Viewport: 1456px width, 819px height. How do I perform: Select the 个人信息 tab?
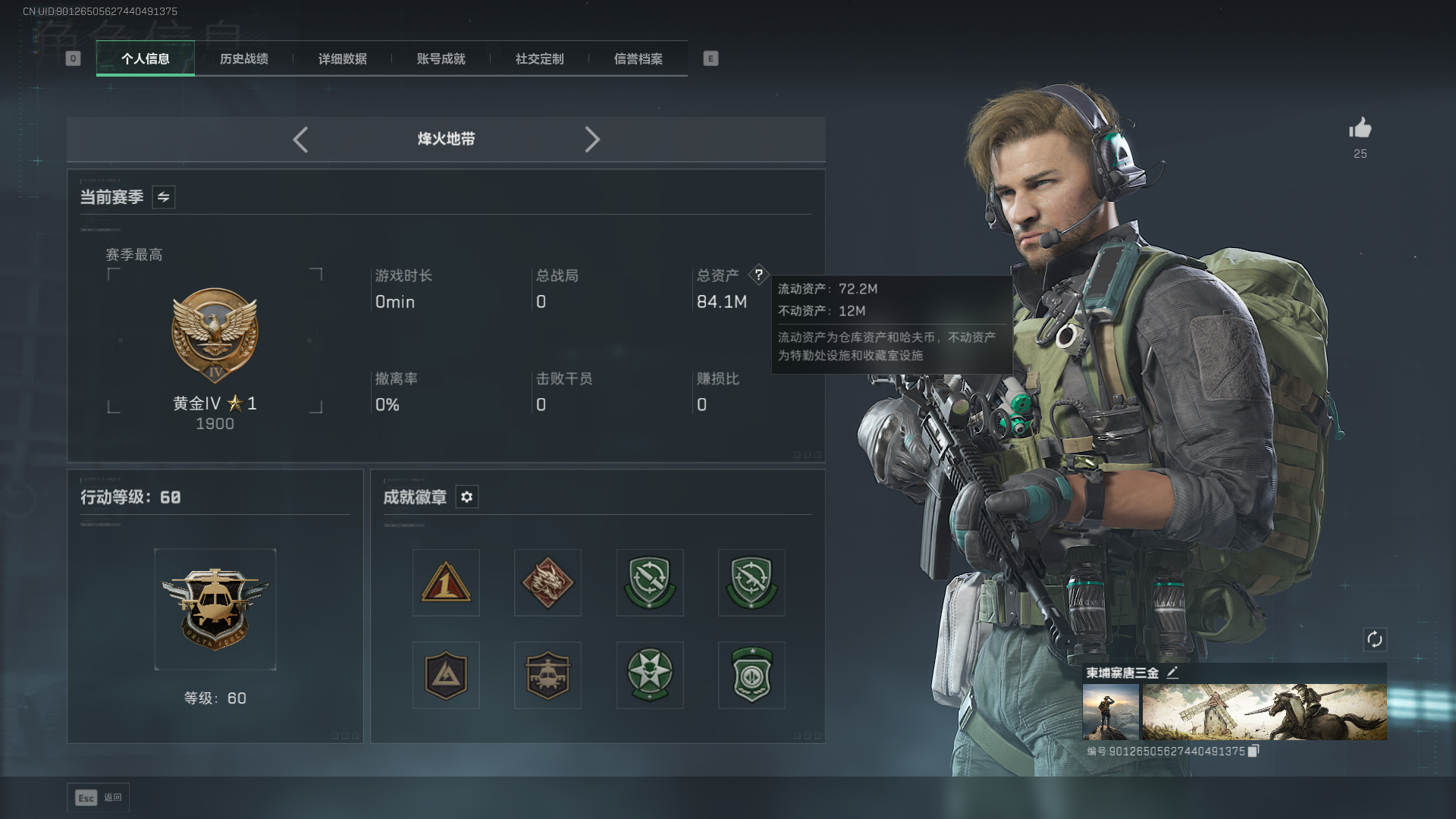[146, 59]
